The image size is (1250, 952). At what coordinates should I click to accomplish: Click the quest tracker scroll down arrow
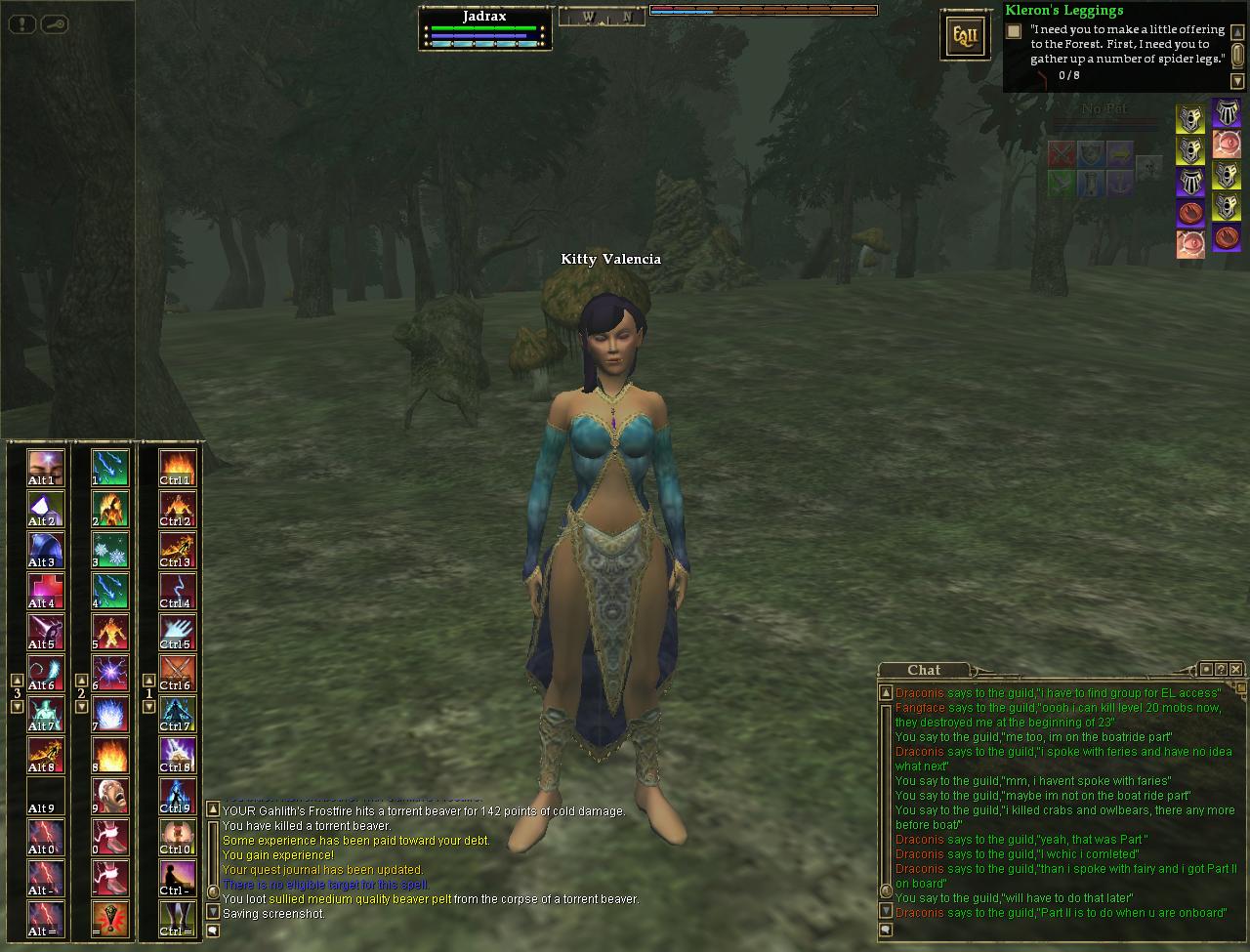pyautogui.click(x=1237, y=81)
